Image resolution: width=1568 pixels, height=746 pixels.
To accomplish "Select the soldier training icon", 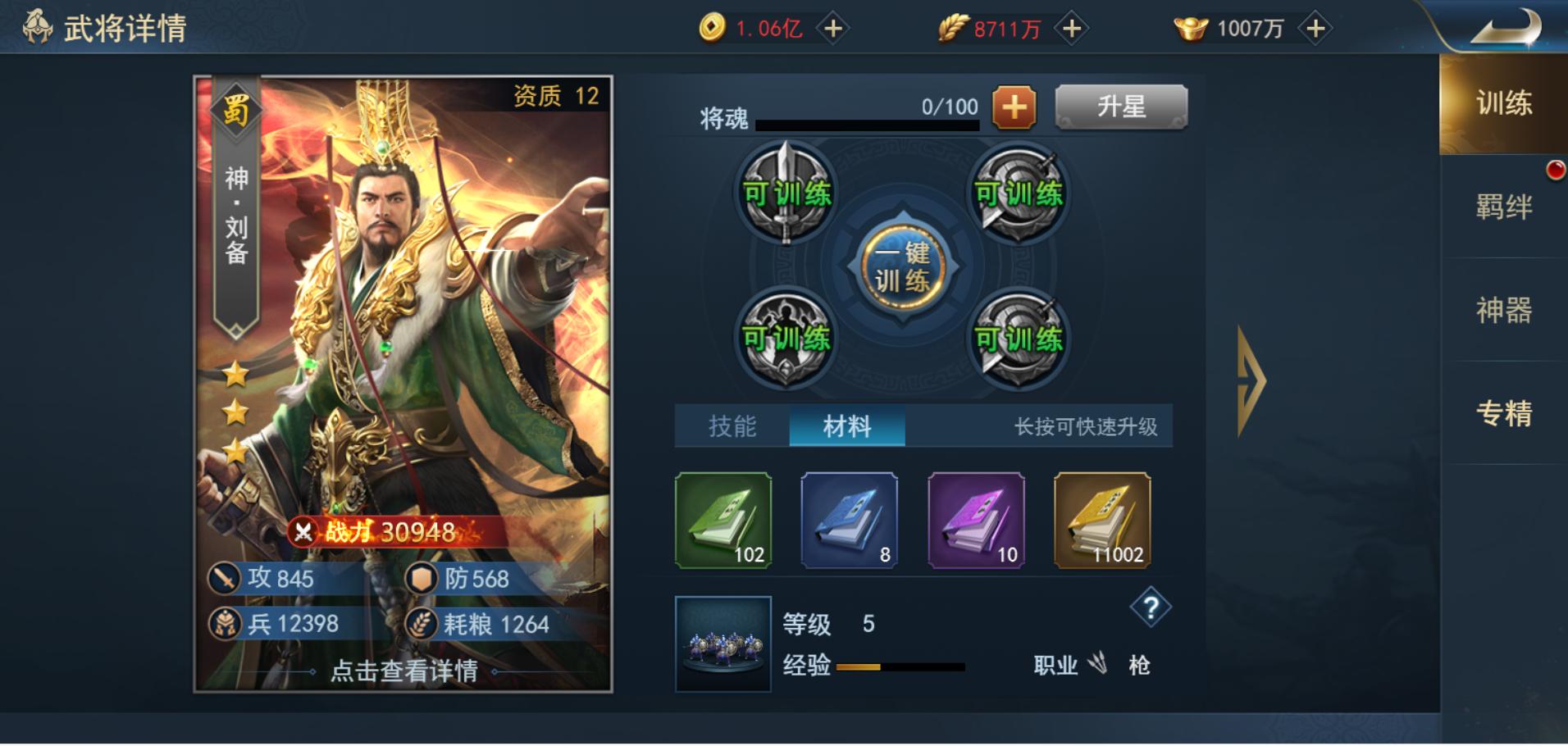I will pos(788,336).
